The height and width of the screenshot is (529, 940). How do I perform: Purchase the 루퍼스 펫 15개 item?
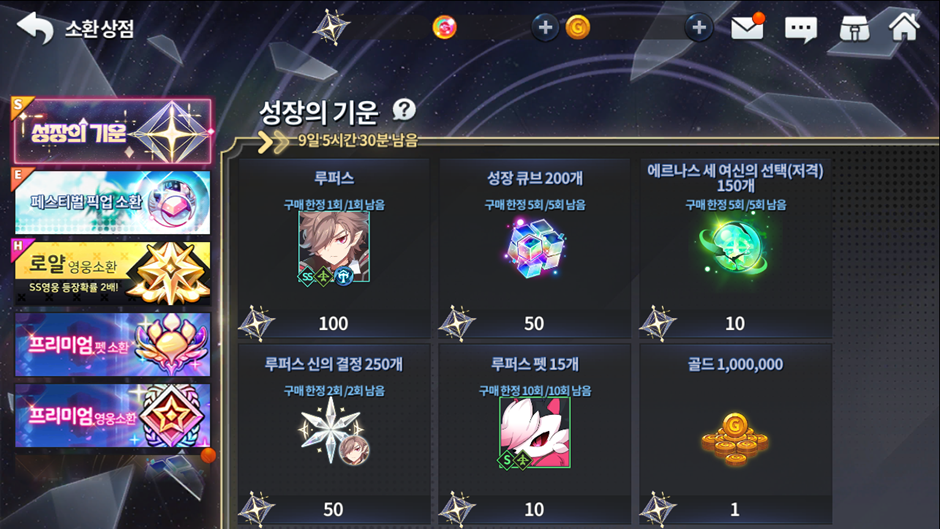tap(534, 434)
